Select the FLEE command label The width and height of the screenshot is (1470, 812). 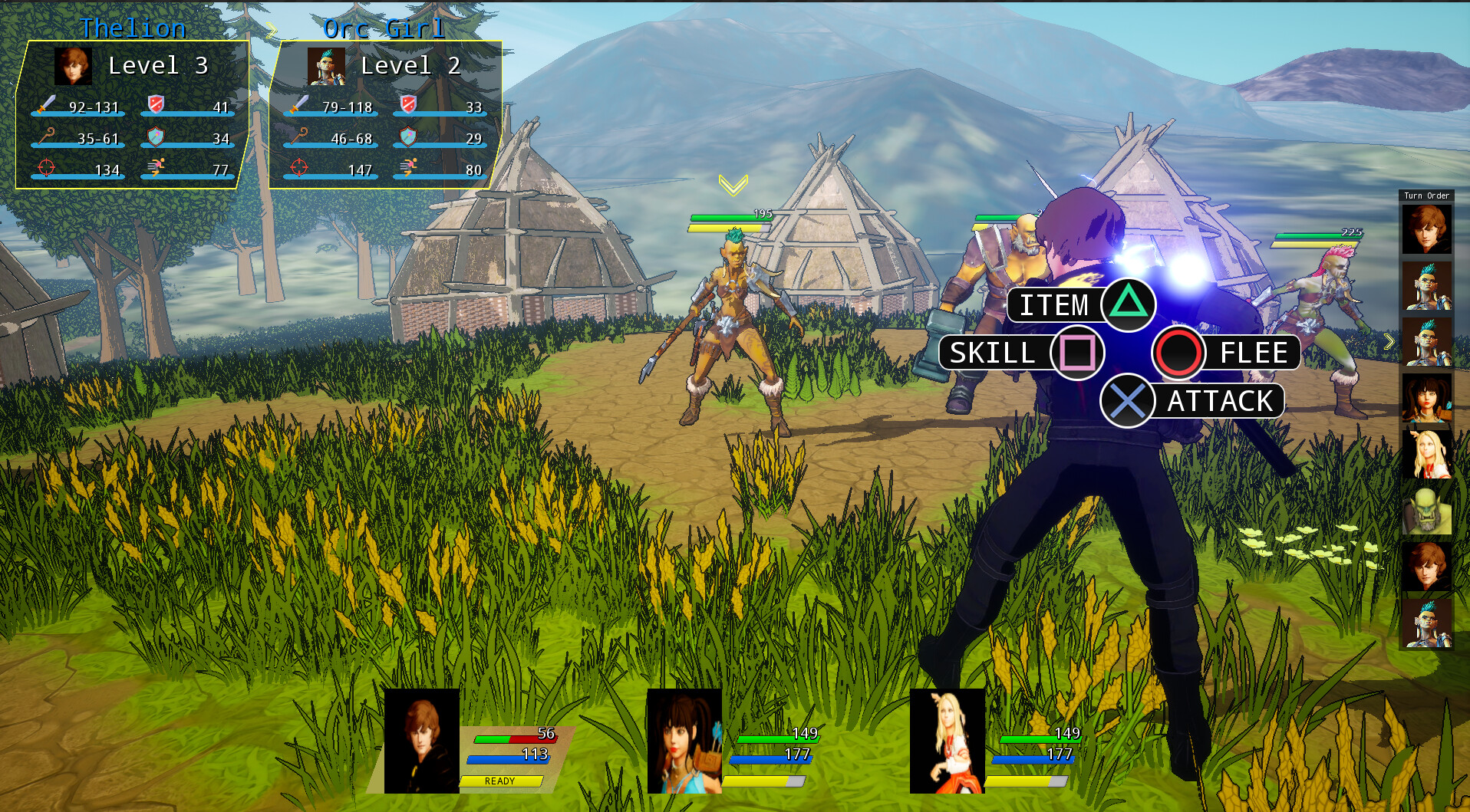[x=1254, y=353]
